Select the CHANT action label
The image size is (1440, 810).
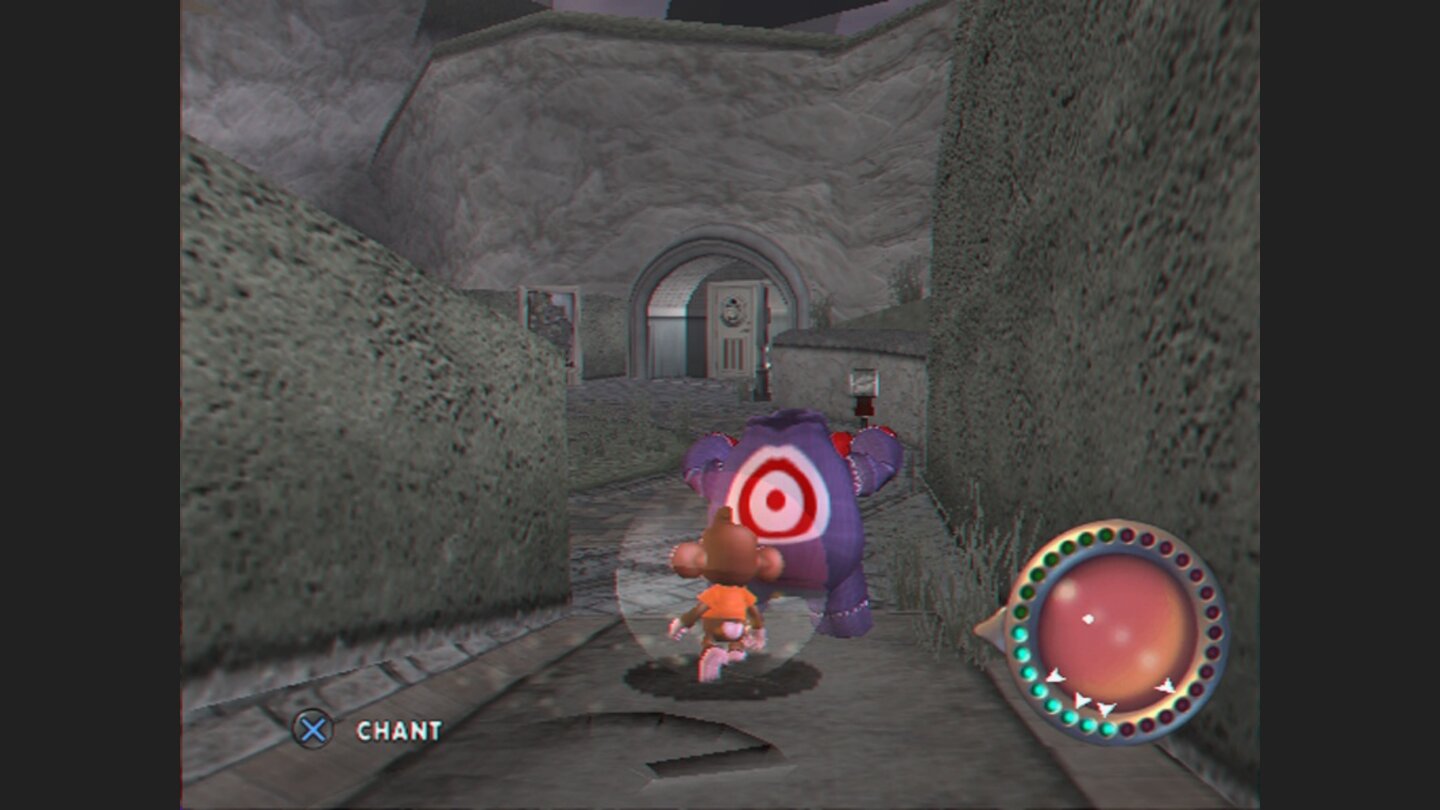400,731
